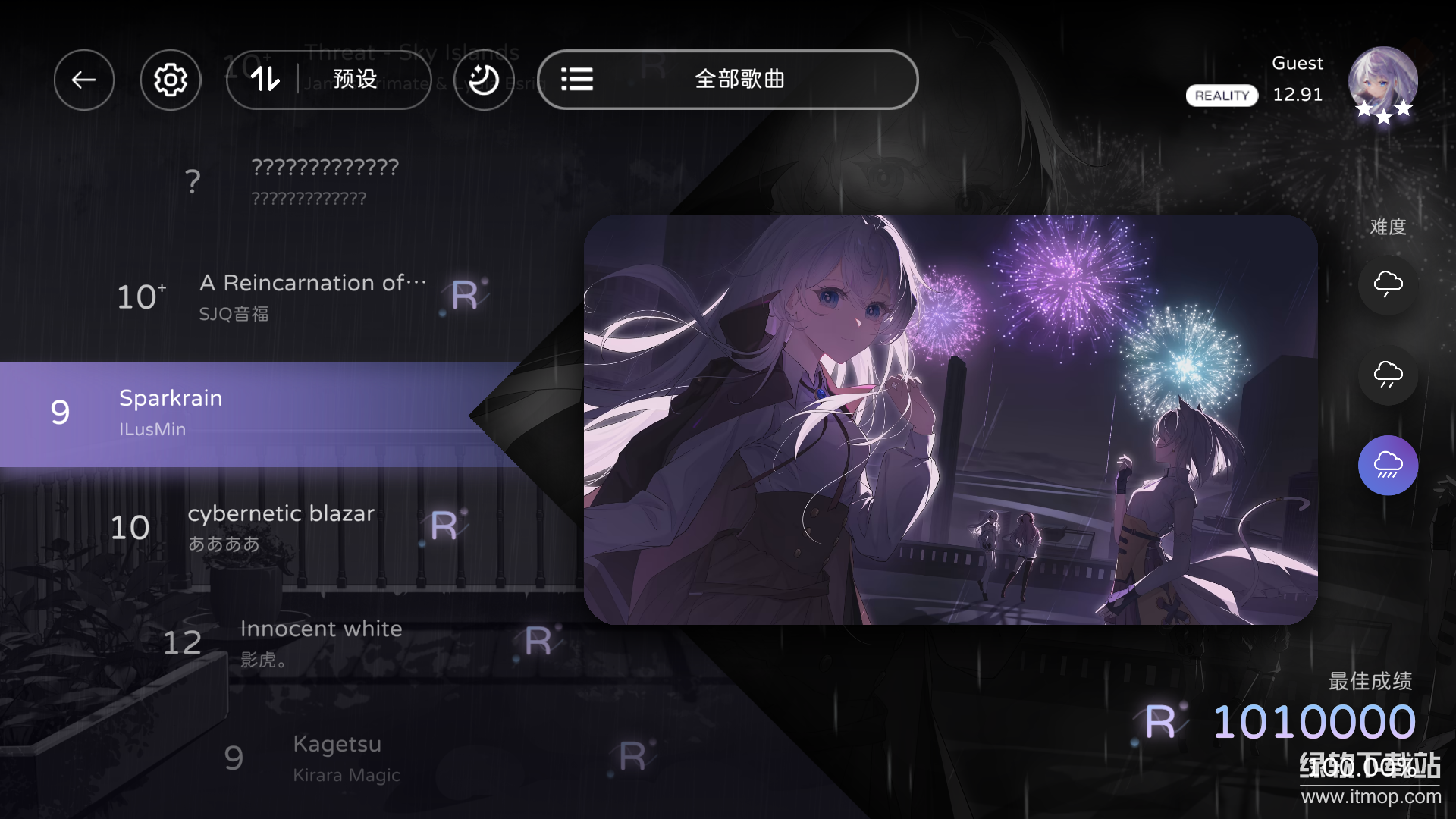Click the REALITY rating badge
The height and width of the screenshot is (819, 1456).
(1221, 96)
